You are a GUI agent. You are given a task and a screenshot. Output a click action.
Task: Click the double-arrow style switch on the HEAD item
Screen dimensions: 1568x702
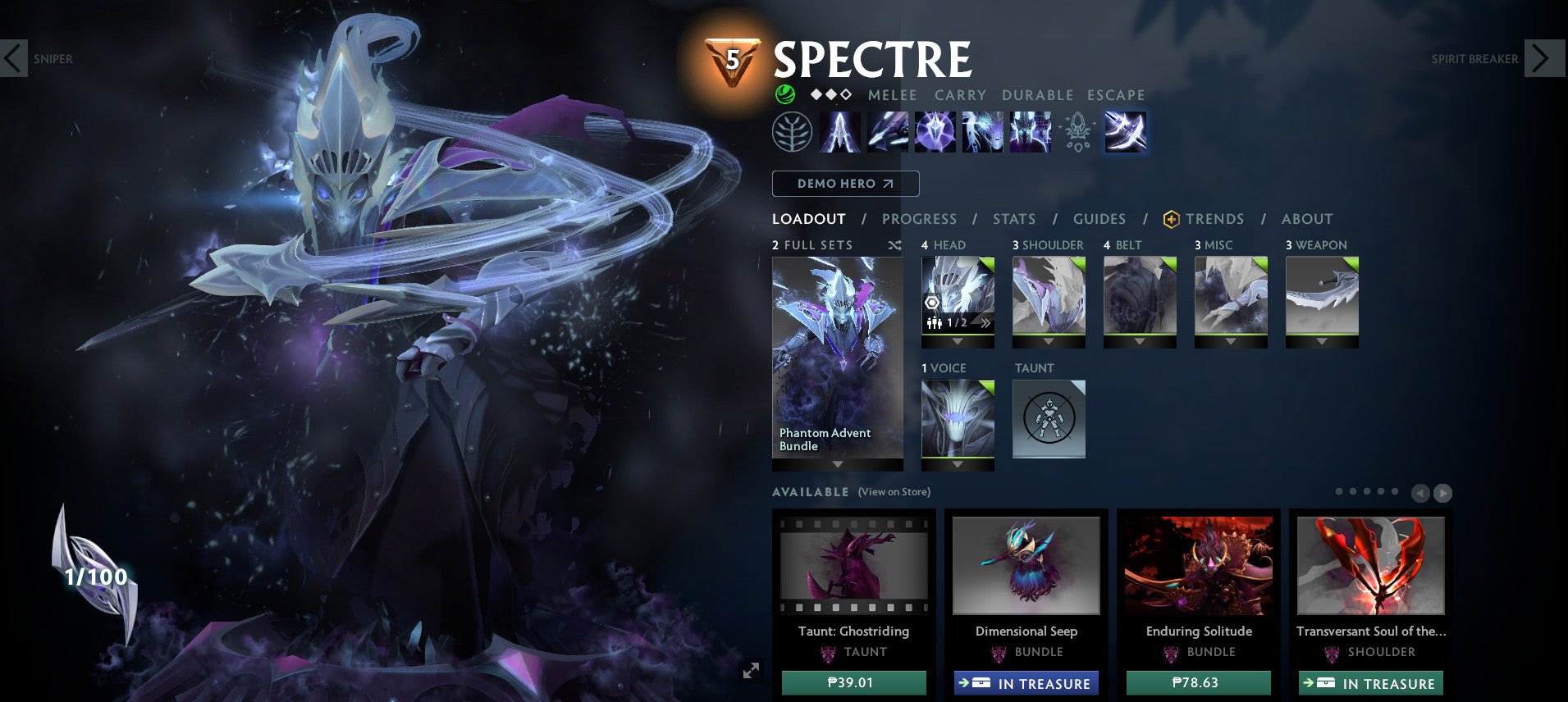(x=985, y=323)
